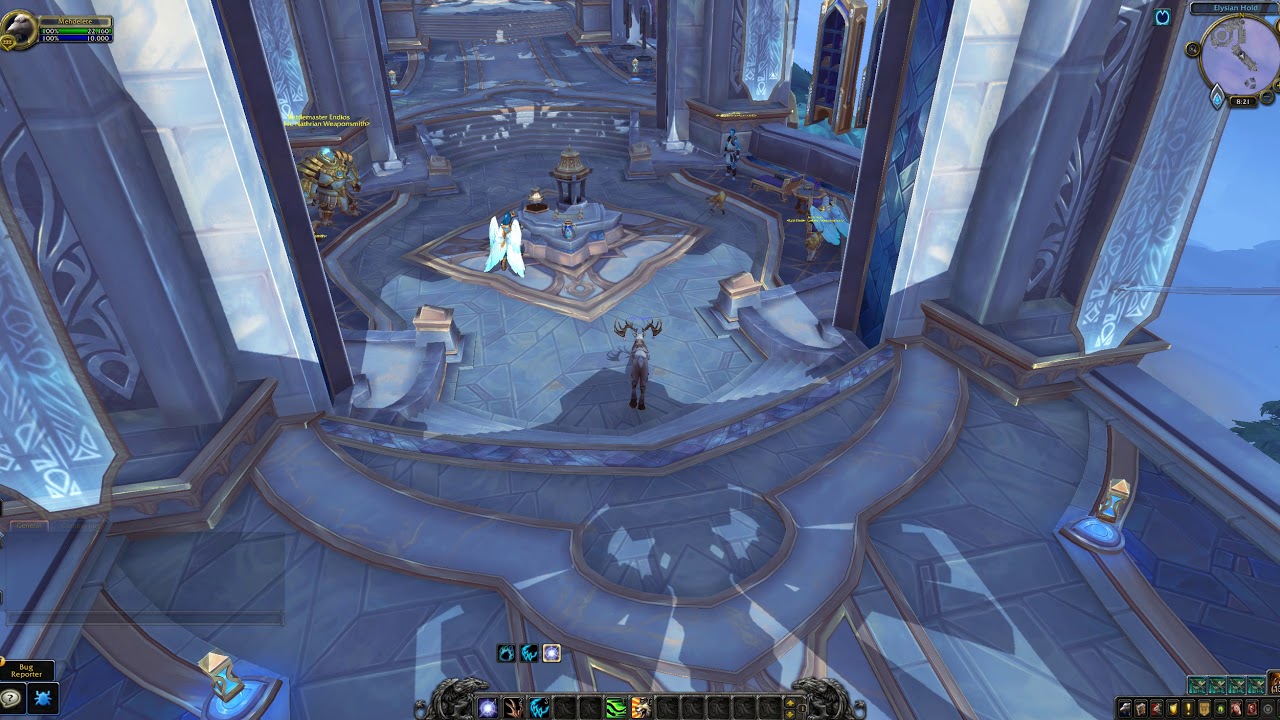Open the Quest Log exclamation icon
The width and height of the screenshot is (1280, 720).
click(1188, 707)
